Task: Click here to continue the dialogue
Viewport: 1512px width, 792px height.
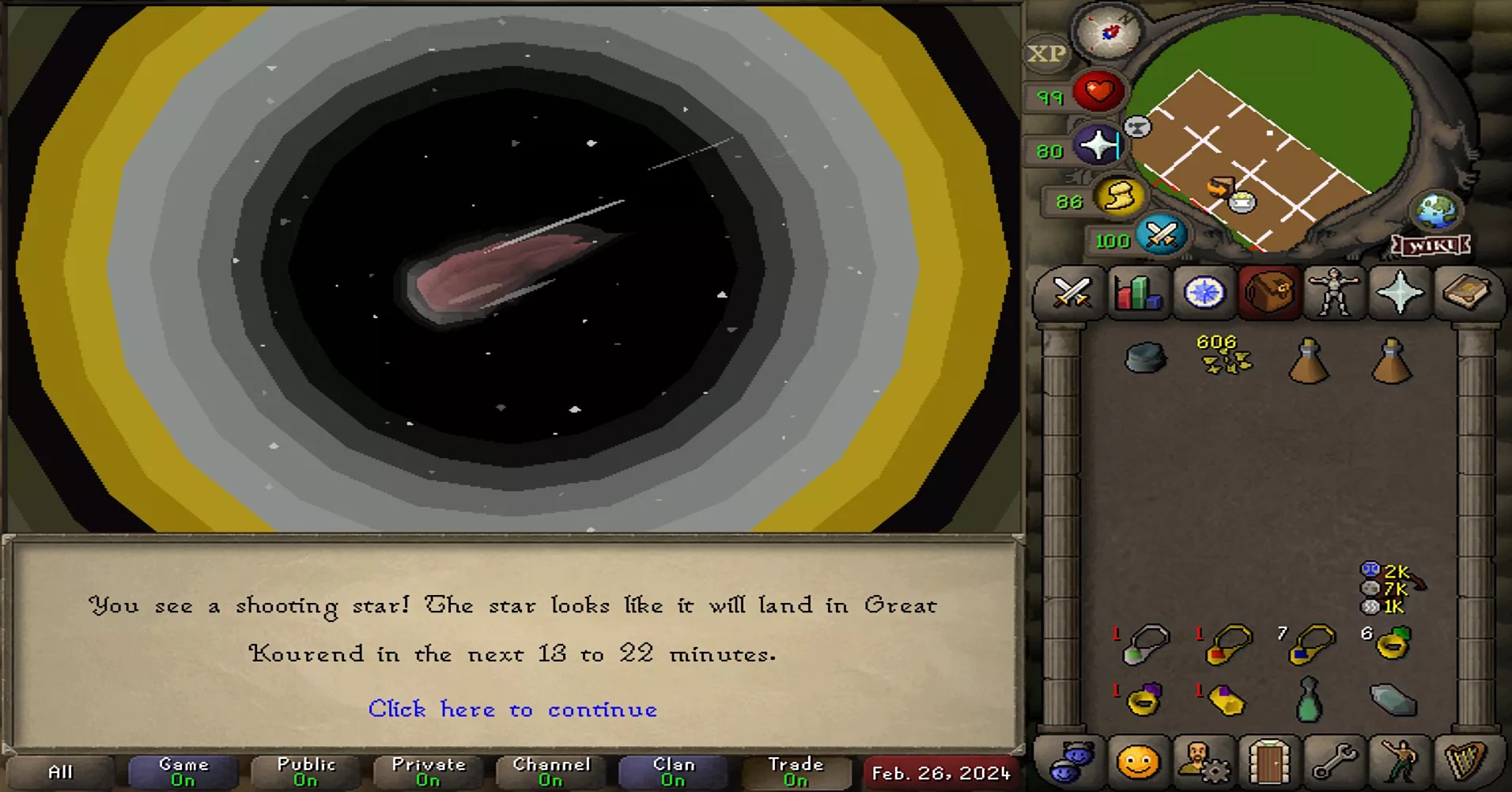Action: [512, 710]
